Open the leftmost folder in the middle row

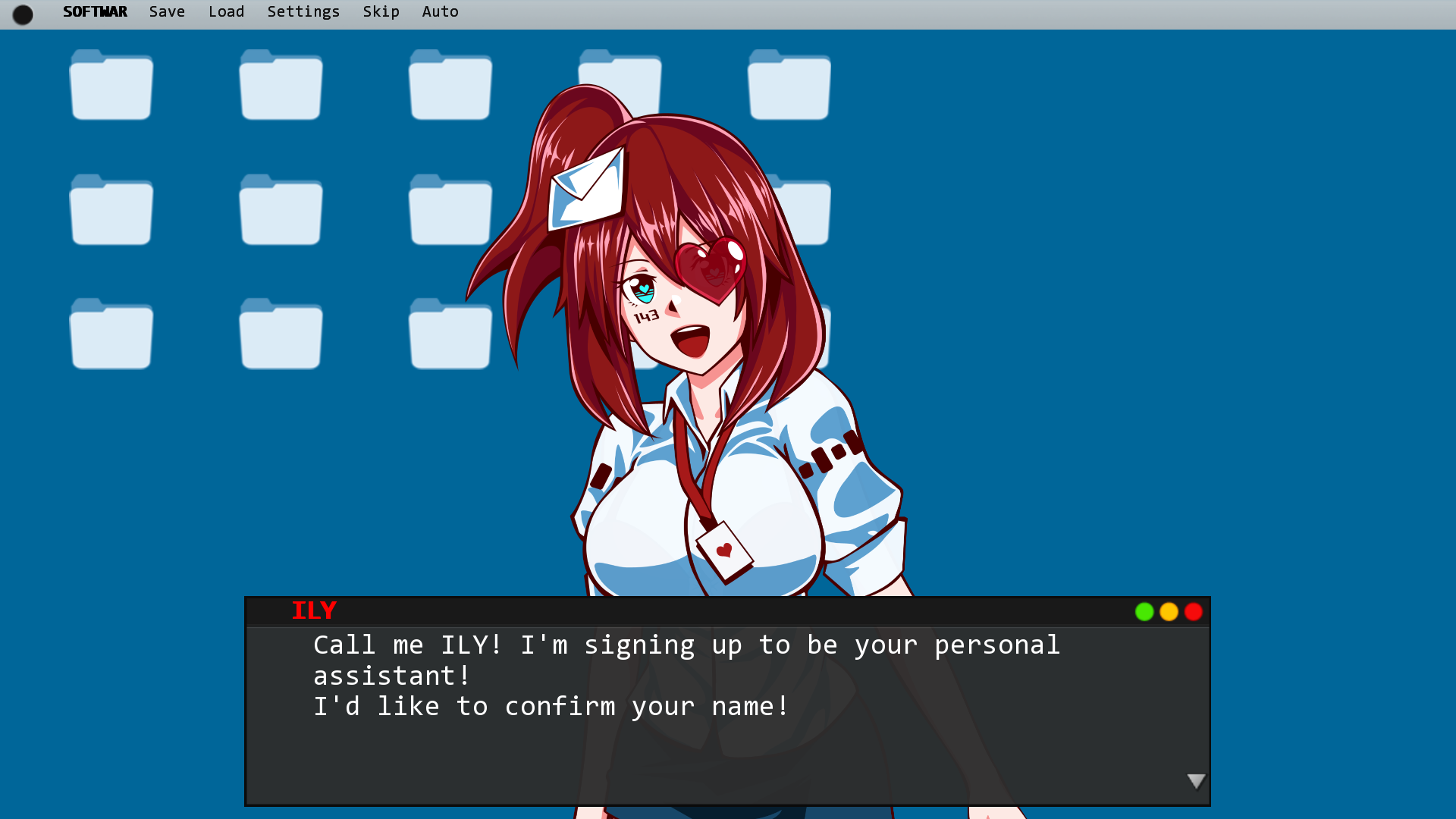(x=111, y=210)
